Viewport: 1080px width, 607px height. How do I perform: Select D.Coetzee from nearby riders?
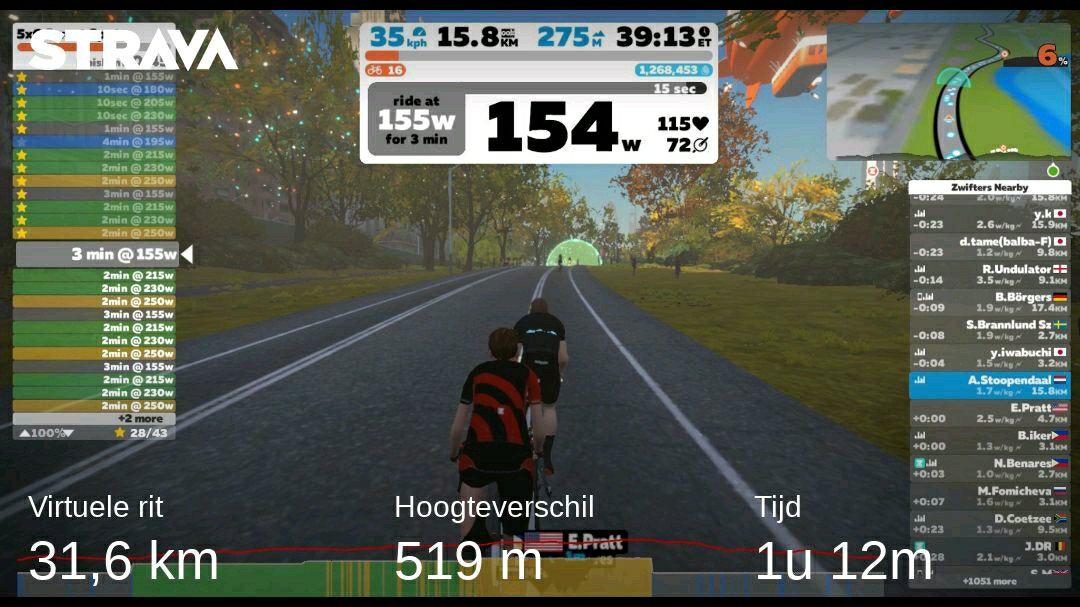click(989, 523)
